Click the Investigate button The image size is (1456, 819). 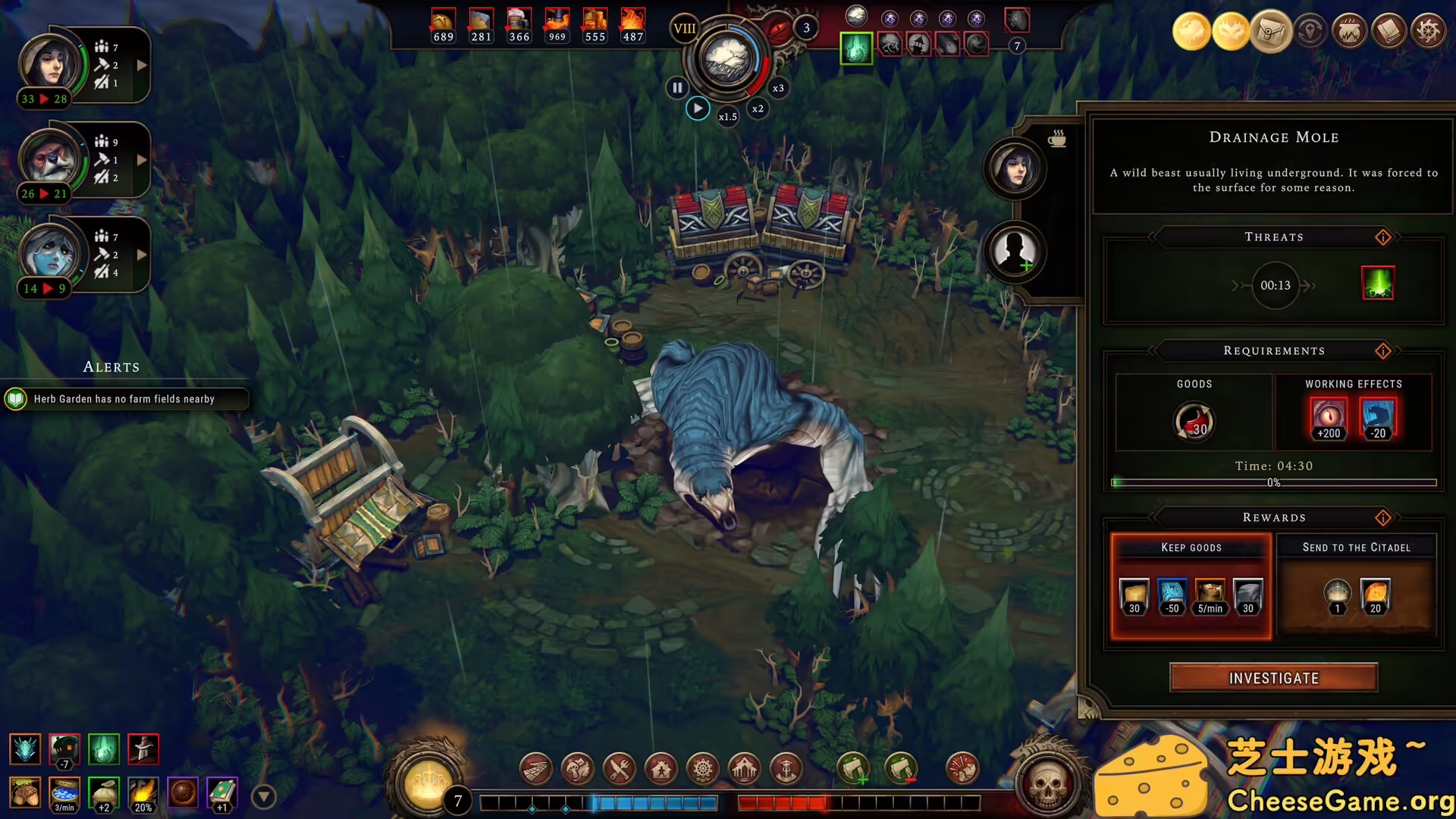pyautogui.click(x=1273, y=678)
